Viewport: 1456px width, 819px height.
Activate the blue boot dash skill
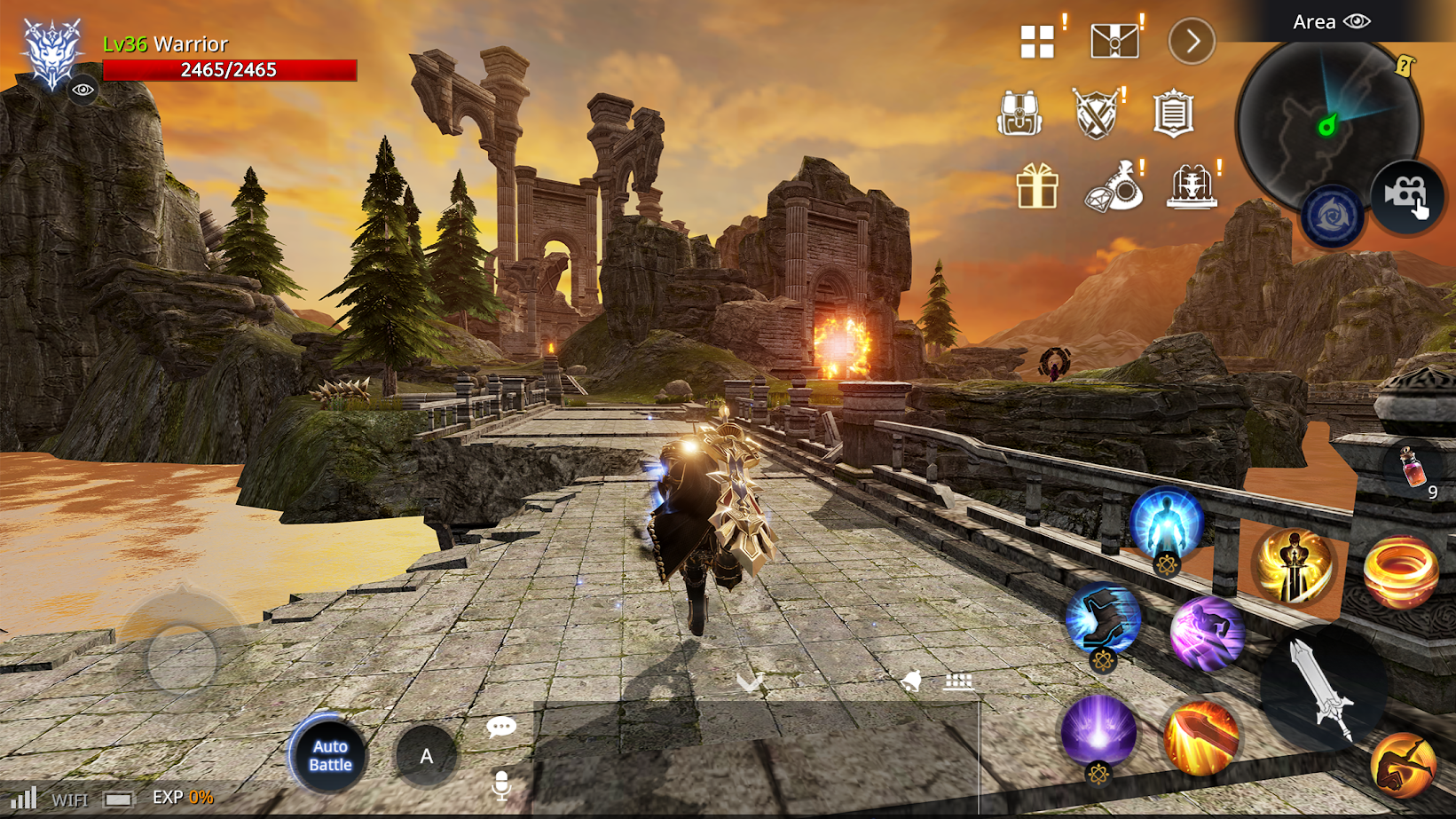[x=1102, y=618]
